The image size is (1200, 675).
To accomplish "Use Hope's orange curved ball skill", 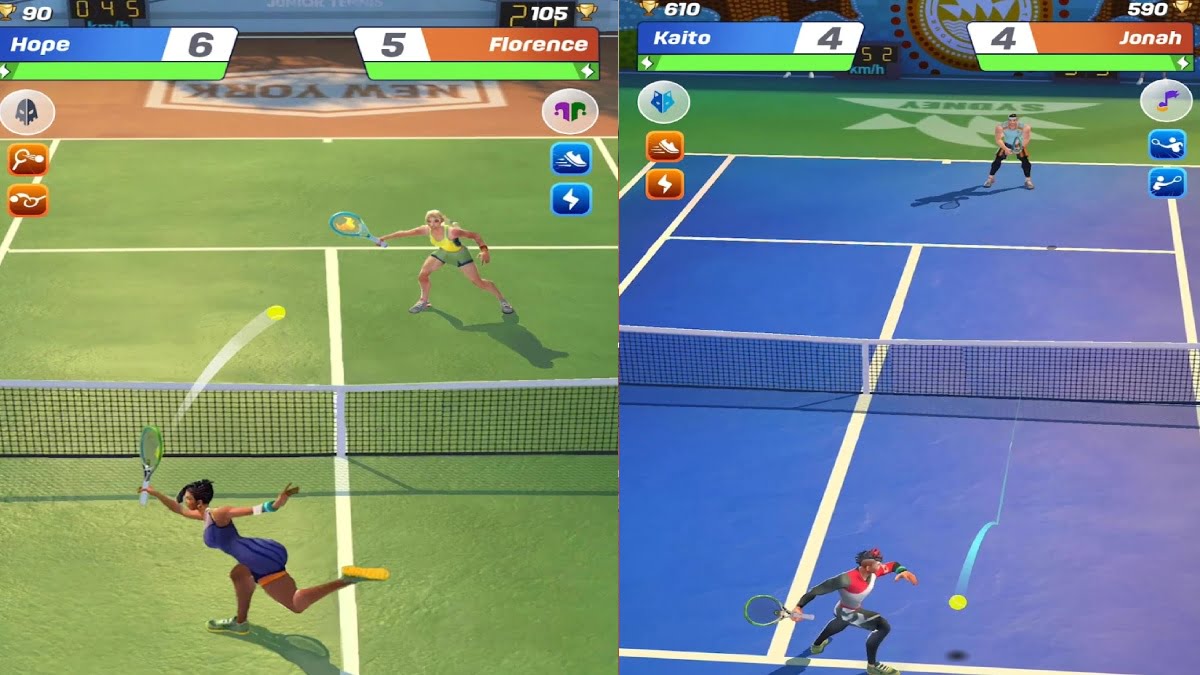I will (27, 200).
